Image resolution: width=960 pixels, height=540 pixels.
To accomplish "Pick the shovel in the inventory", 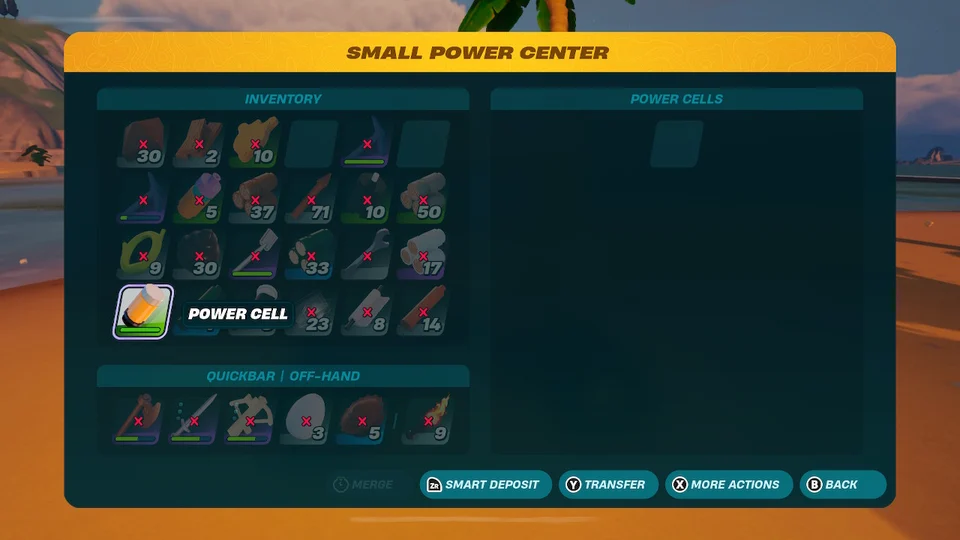I will (x=255, y=255).
